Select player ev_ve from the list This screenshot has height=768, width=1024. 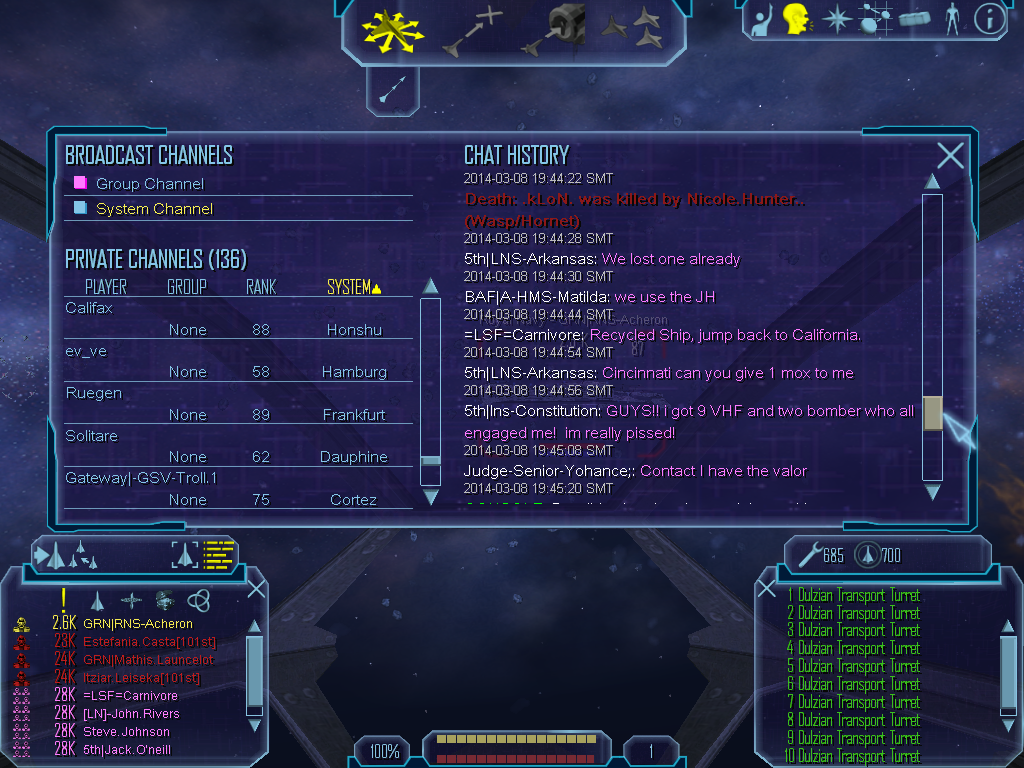(x=86, y=351)
